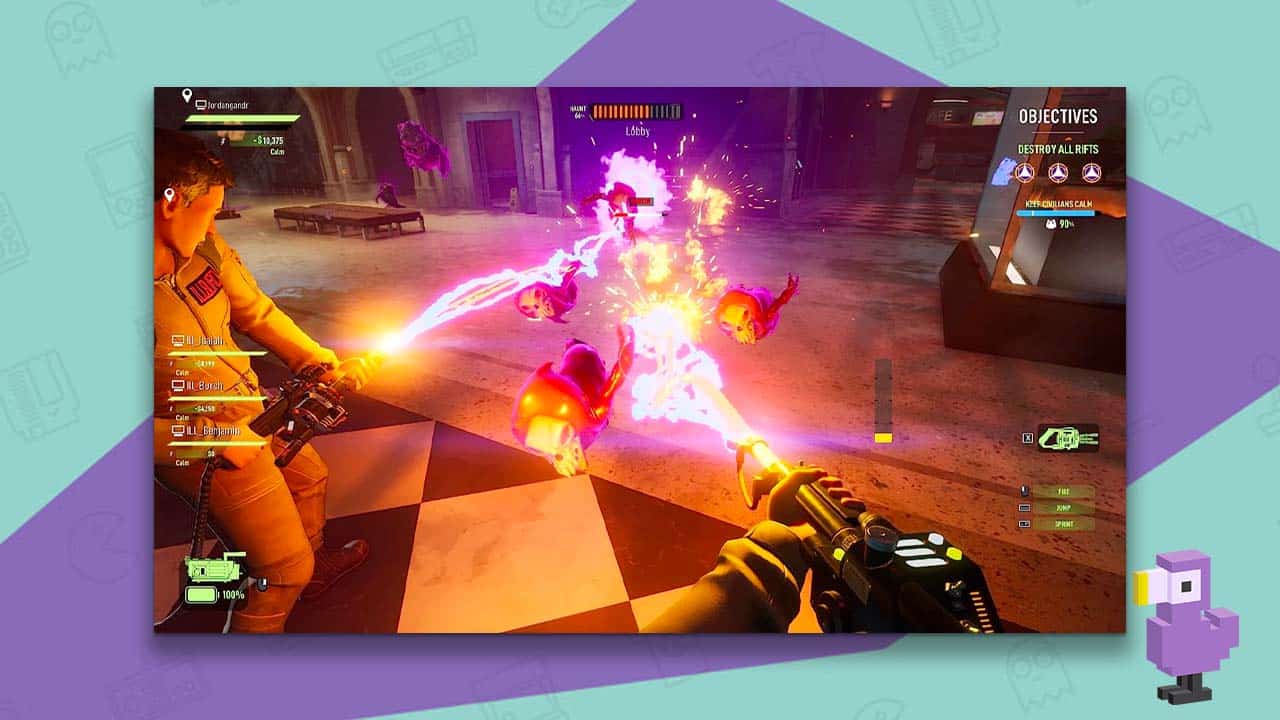Click the third rift icon on the right
1280x720 pixels.
[x=1090, y=171]
